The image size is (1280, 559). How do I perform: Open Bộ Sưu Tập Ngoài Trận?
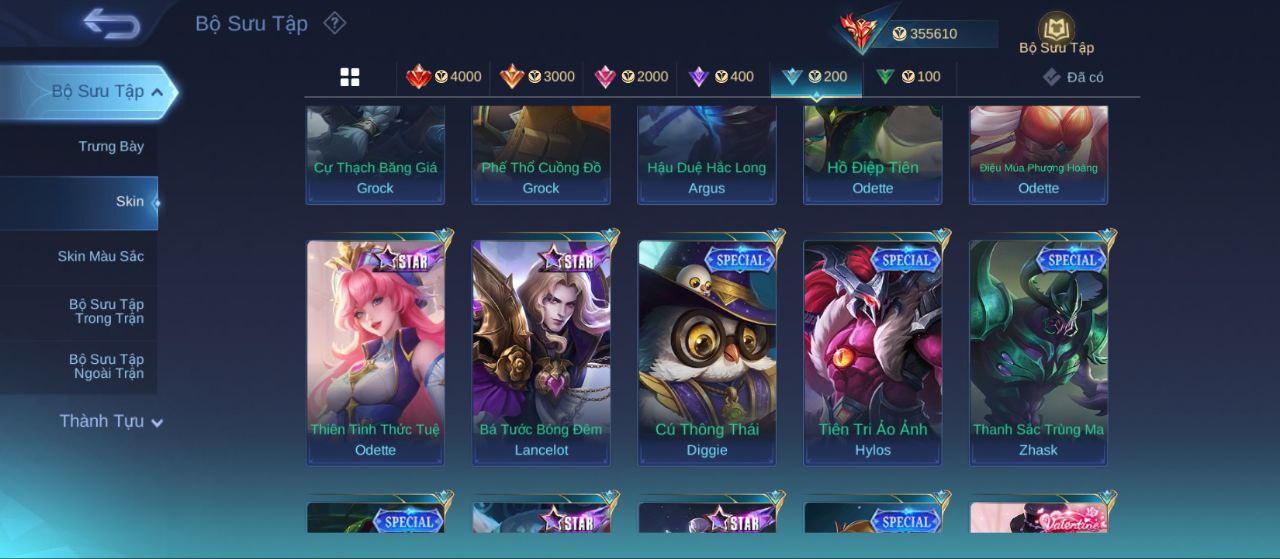(106, 367)
